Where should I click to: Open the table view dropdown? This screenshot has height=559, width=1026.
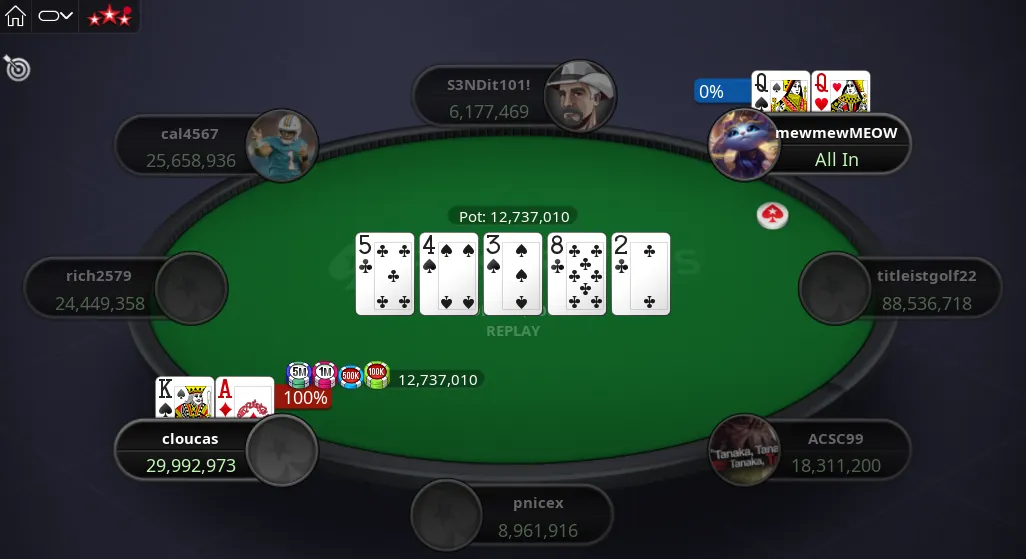pos(56,16)
